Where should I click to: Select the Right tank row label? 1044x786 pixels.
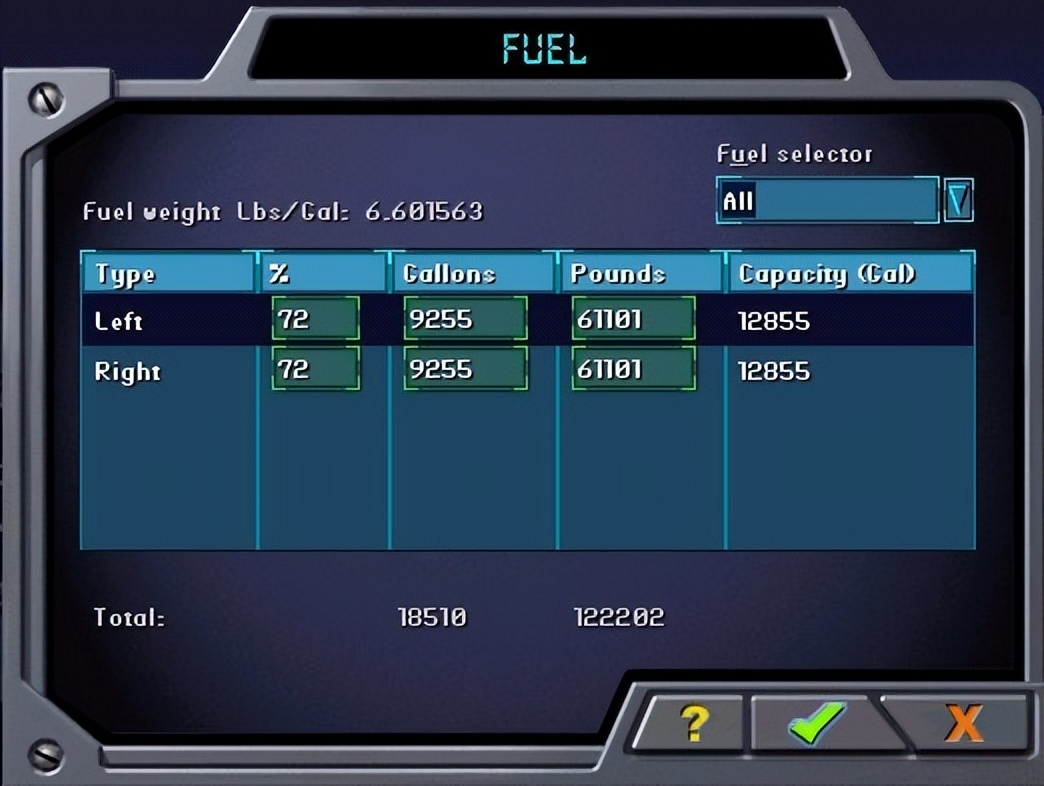tap(127, 371)
